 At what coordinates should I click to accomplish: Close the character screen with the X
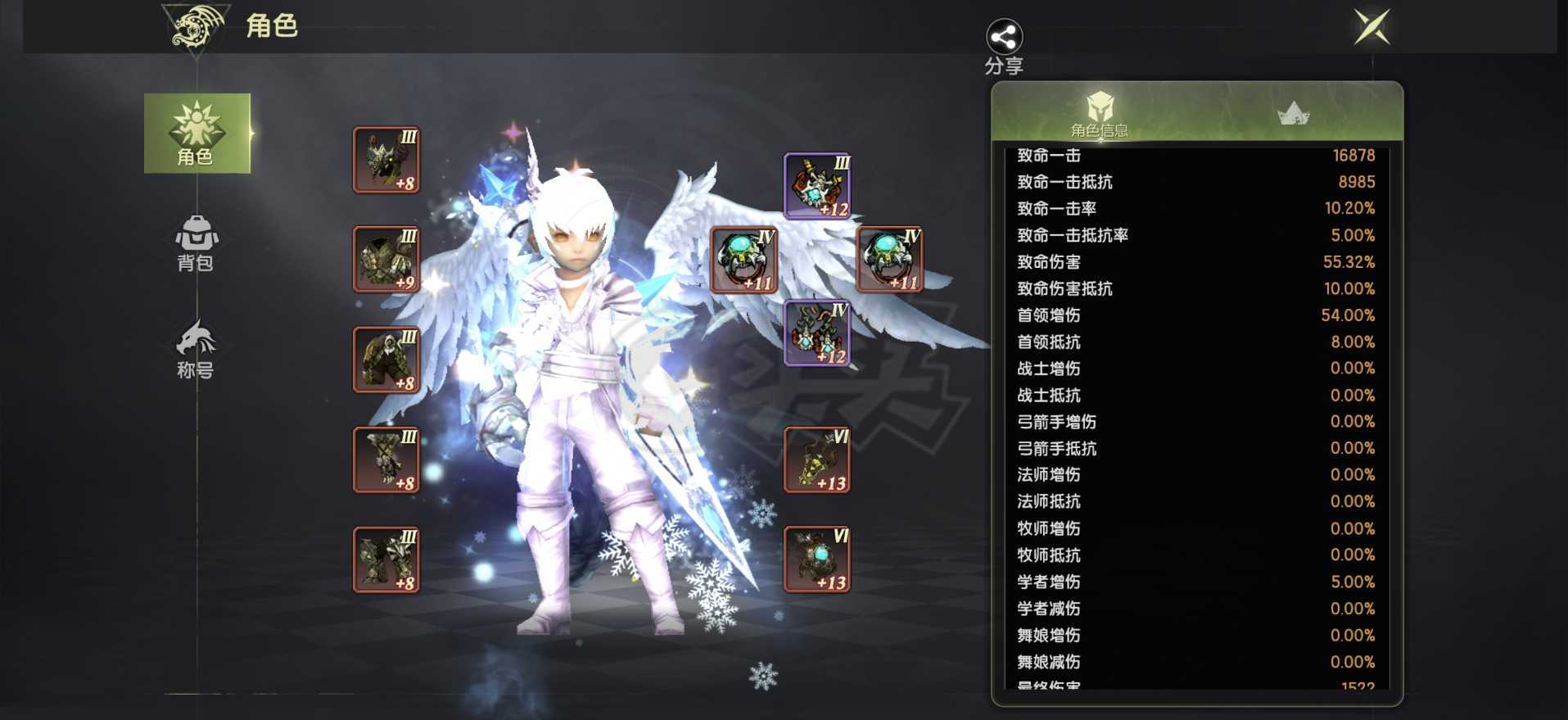coord(1371,27)
